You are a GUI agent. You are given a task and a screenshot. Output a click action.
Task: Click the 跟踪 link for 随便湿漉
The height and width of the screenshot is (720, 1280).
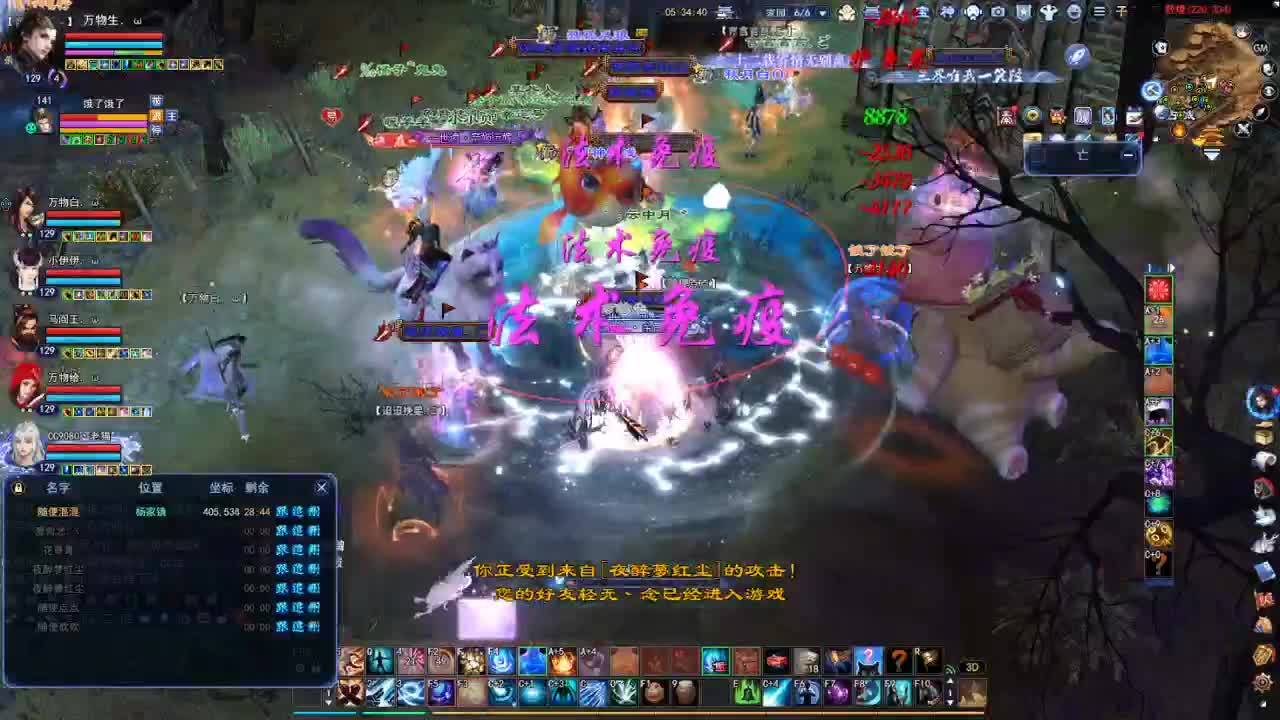(x=283, y=512)
